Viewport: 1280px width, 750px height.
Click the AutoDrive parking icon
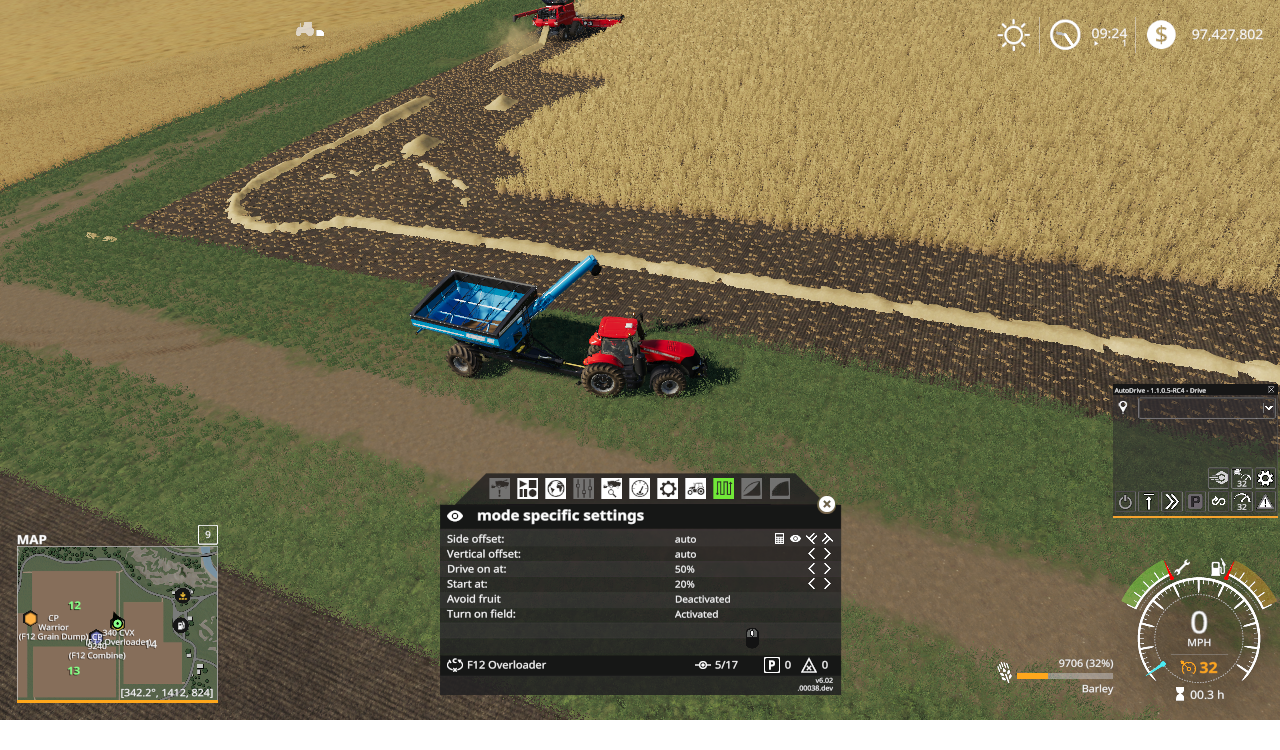[1195, 501]
